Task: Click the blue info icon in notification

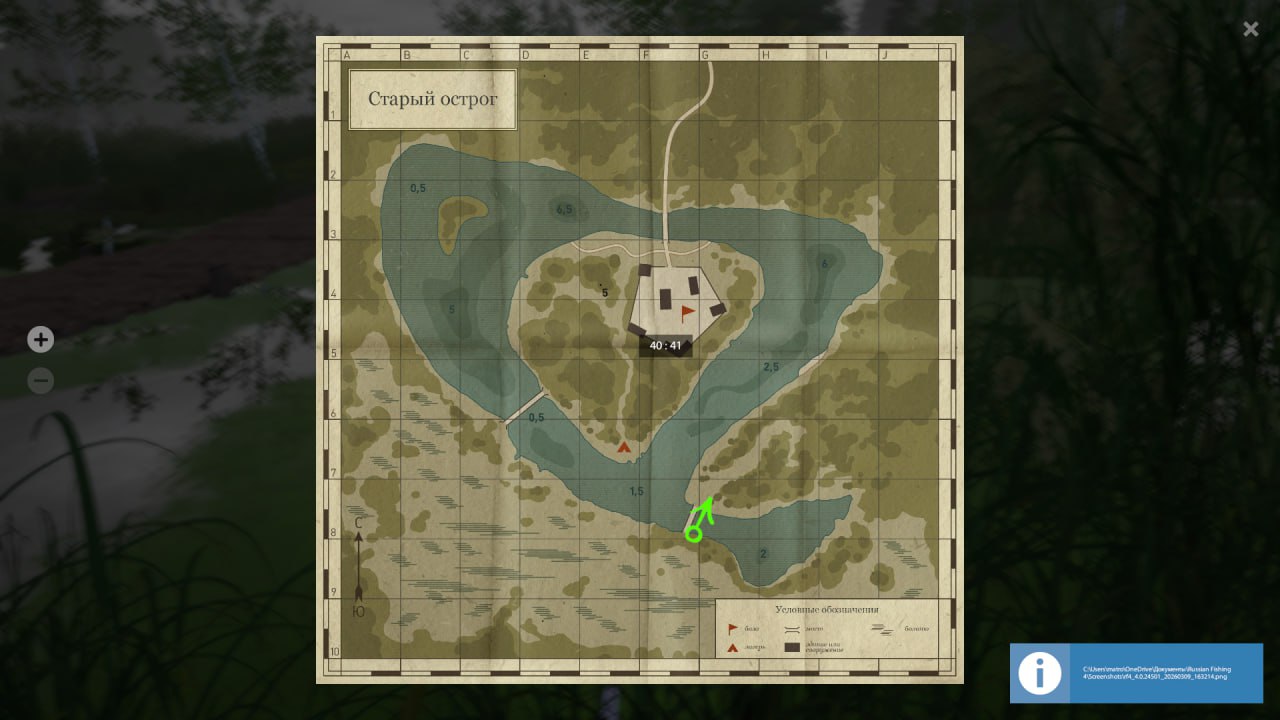Action: pyautogui.click(x=1040, y=673)
